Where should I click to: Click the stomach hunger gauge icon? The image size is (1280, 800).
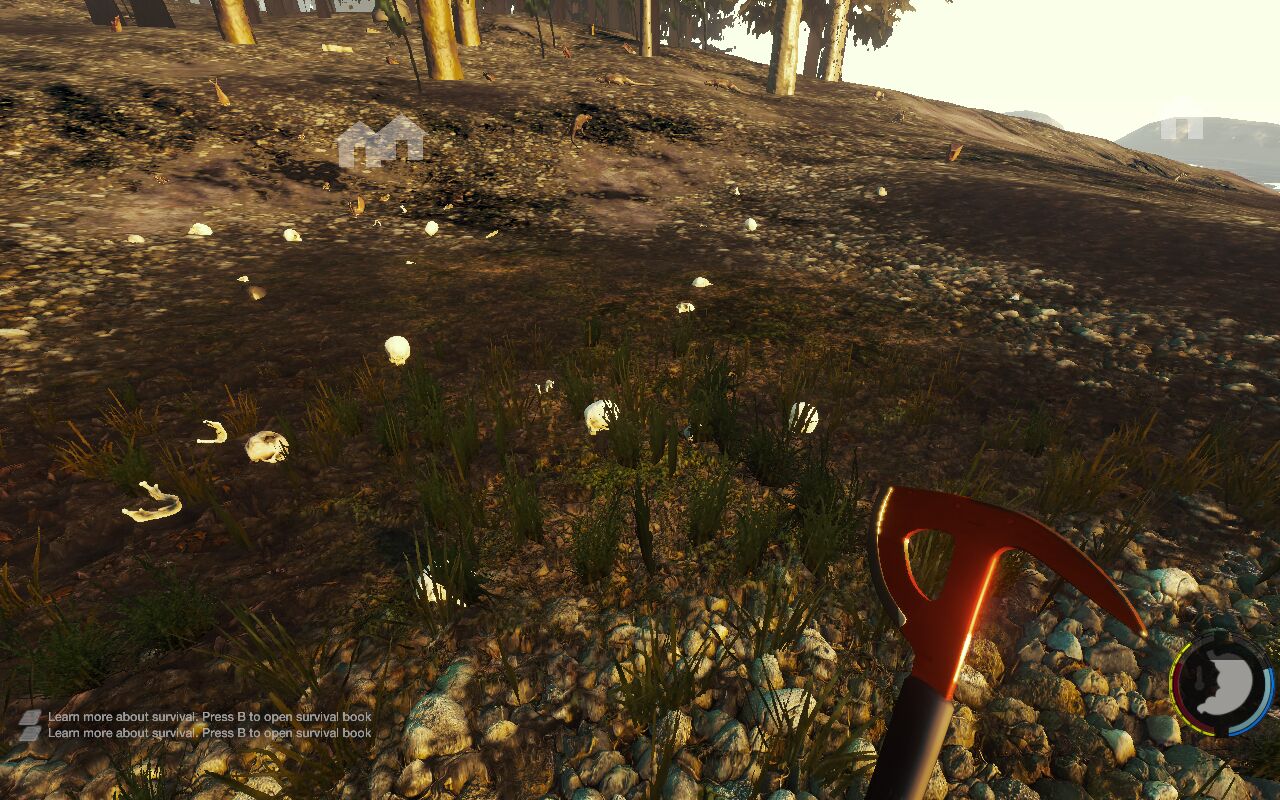1221,685
